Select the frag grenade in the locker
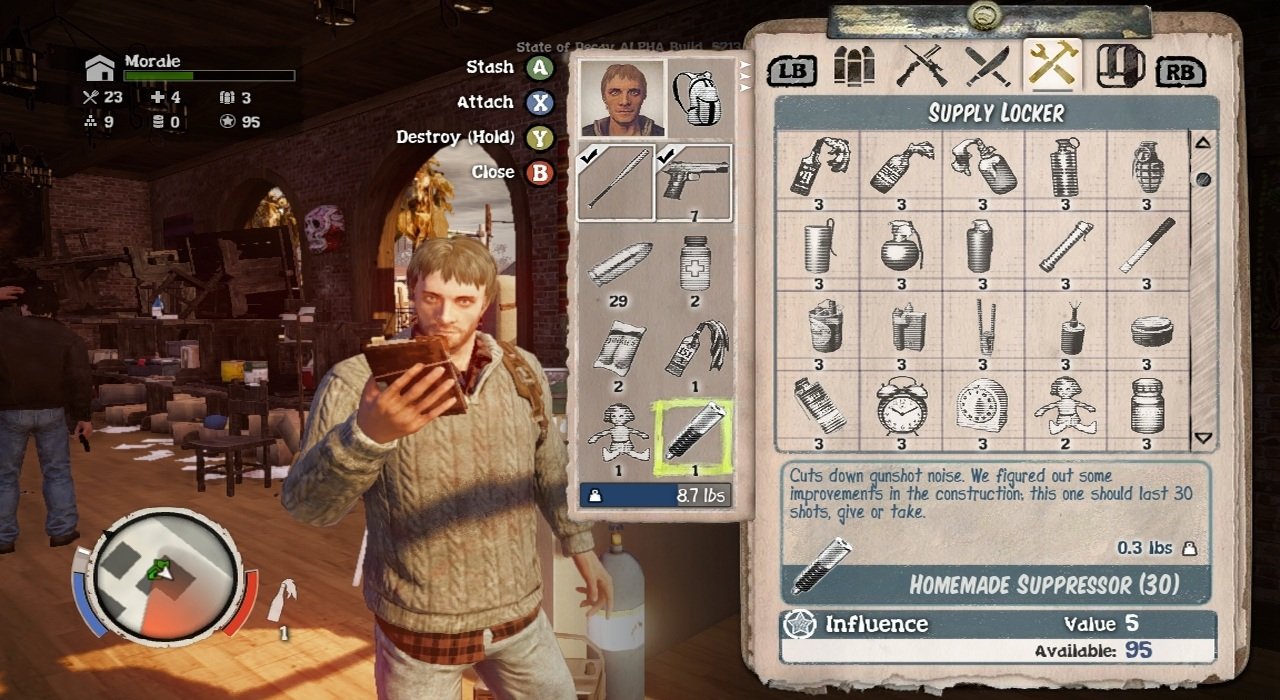 [1147, 168]
